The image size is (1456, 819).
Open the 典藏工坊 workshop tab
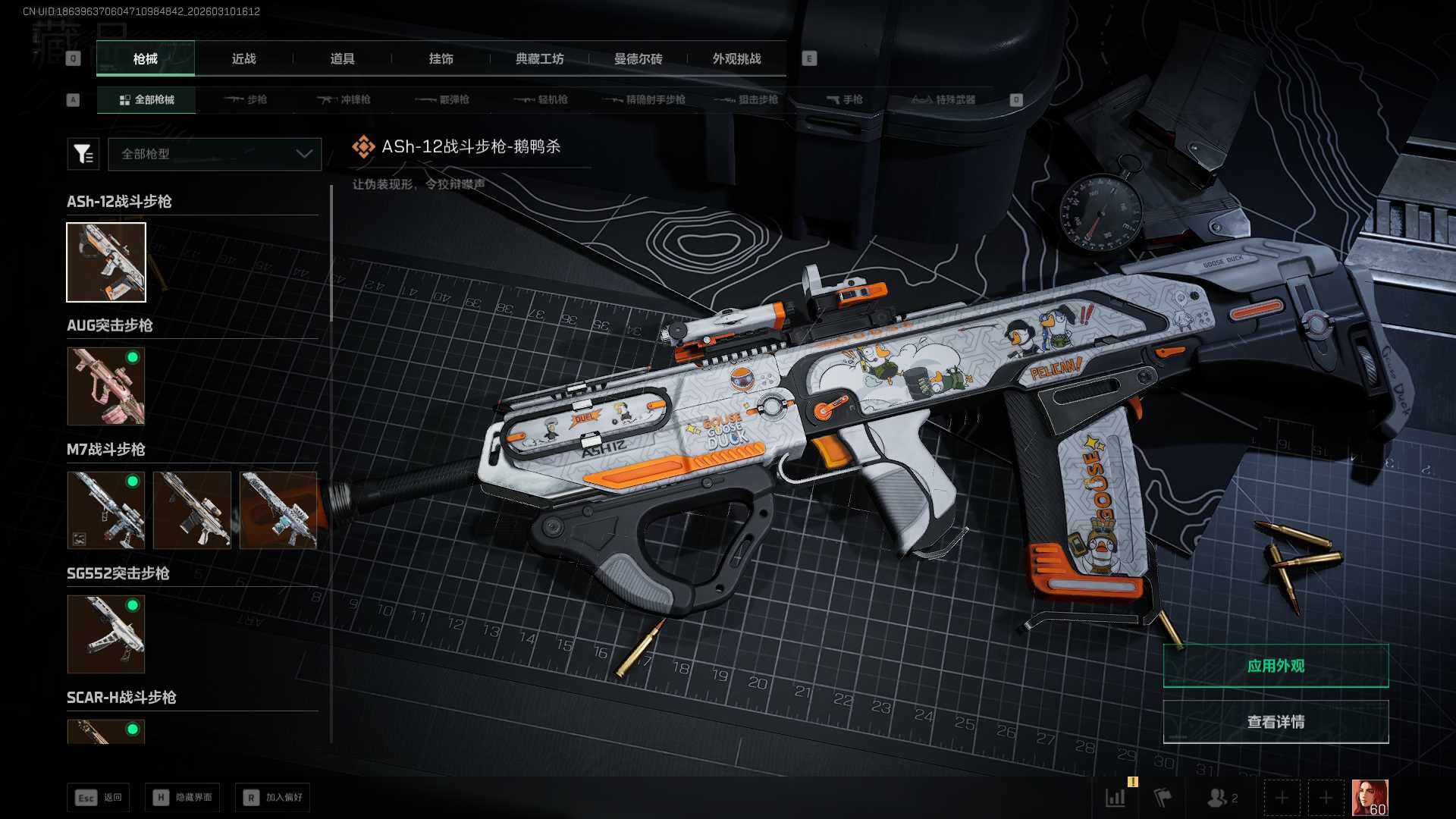tap(539, 58)
